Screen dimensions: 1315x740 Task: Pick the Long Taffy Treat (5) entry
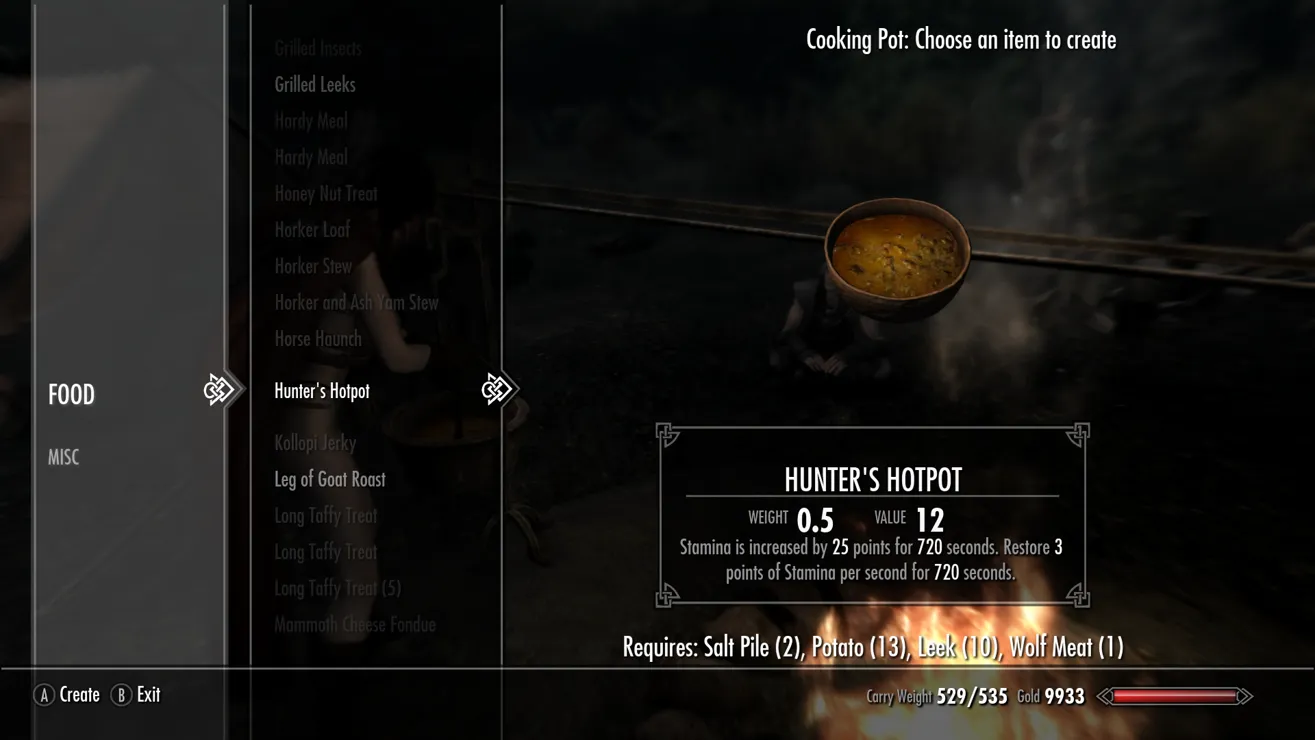point(337,588)
